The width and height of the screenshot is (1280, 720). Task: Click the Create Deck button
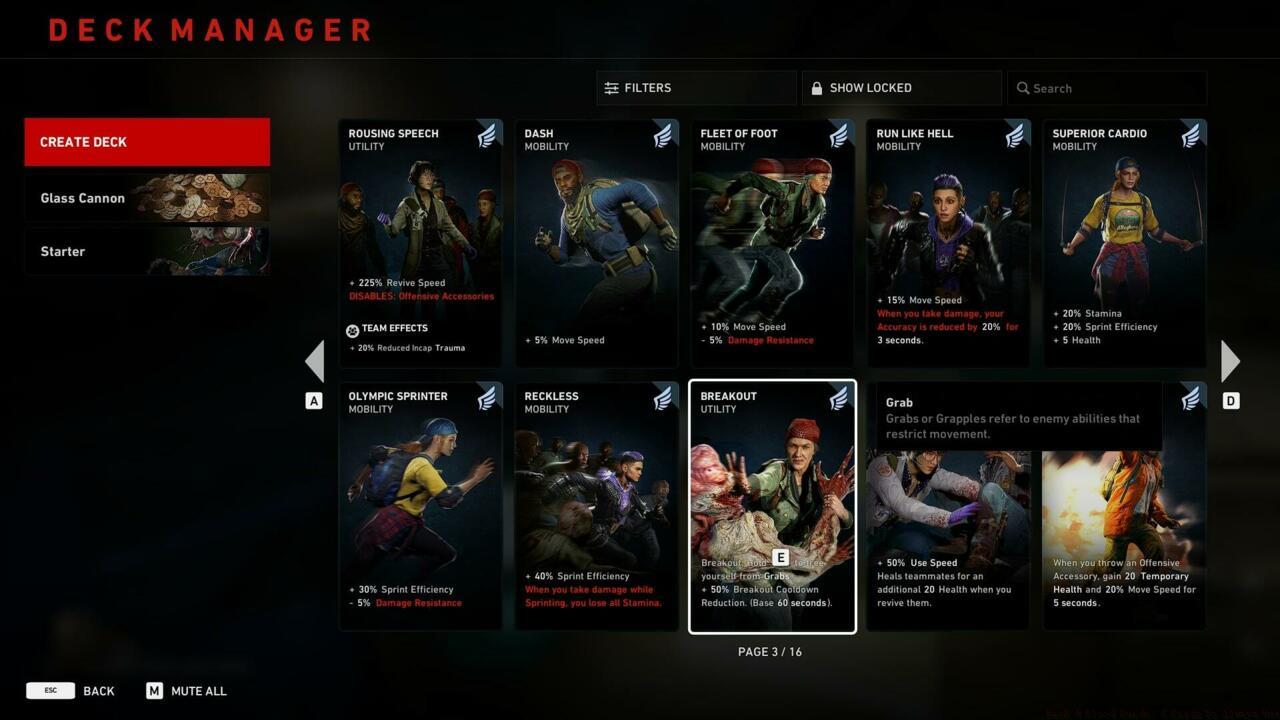tap(147, 142)
